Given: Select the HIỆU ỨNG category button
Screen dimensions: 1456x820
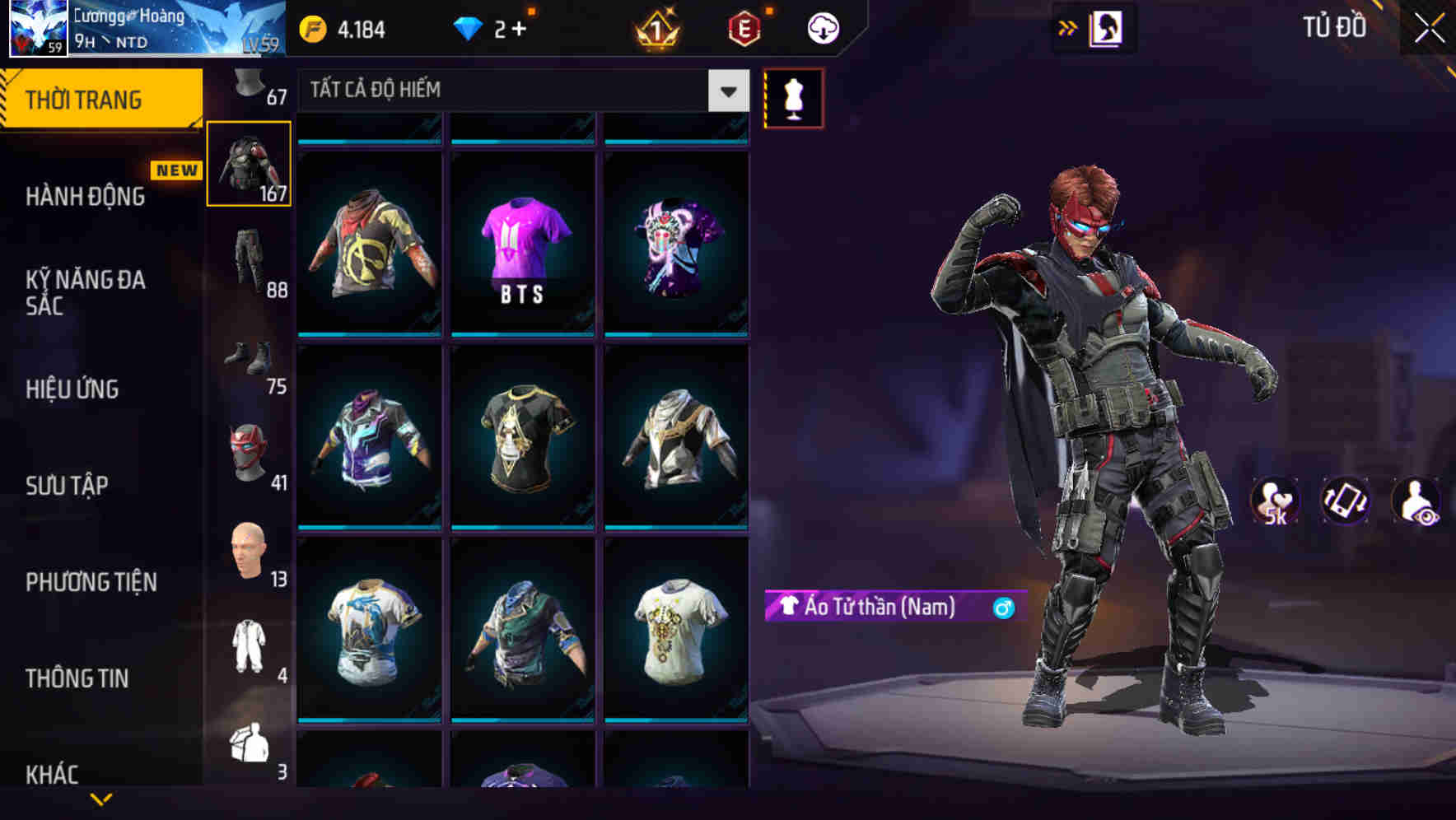Looking at the screenshot, I should coord(72,389).
